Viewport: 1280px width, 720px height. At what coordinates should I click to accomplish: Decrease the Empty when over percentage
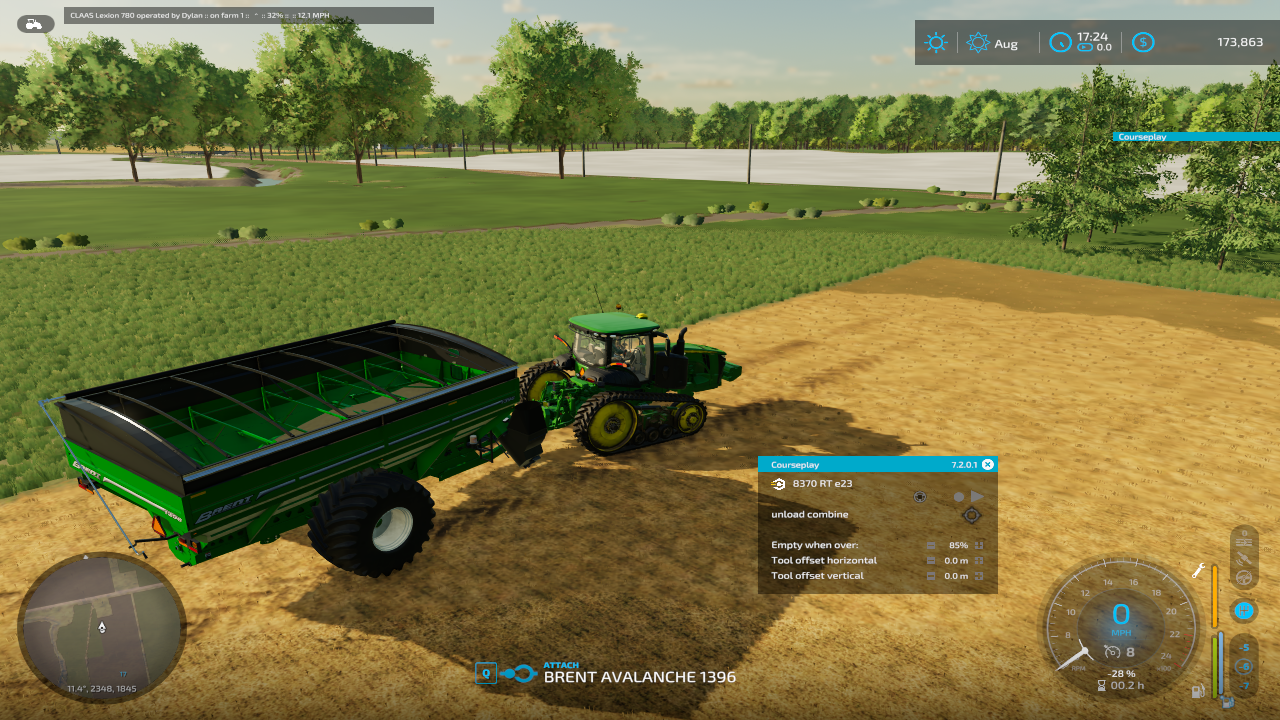click(x=931, y=545)
